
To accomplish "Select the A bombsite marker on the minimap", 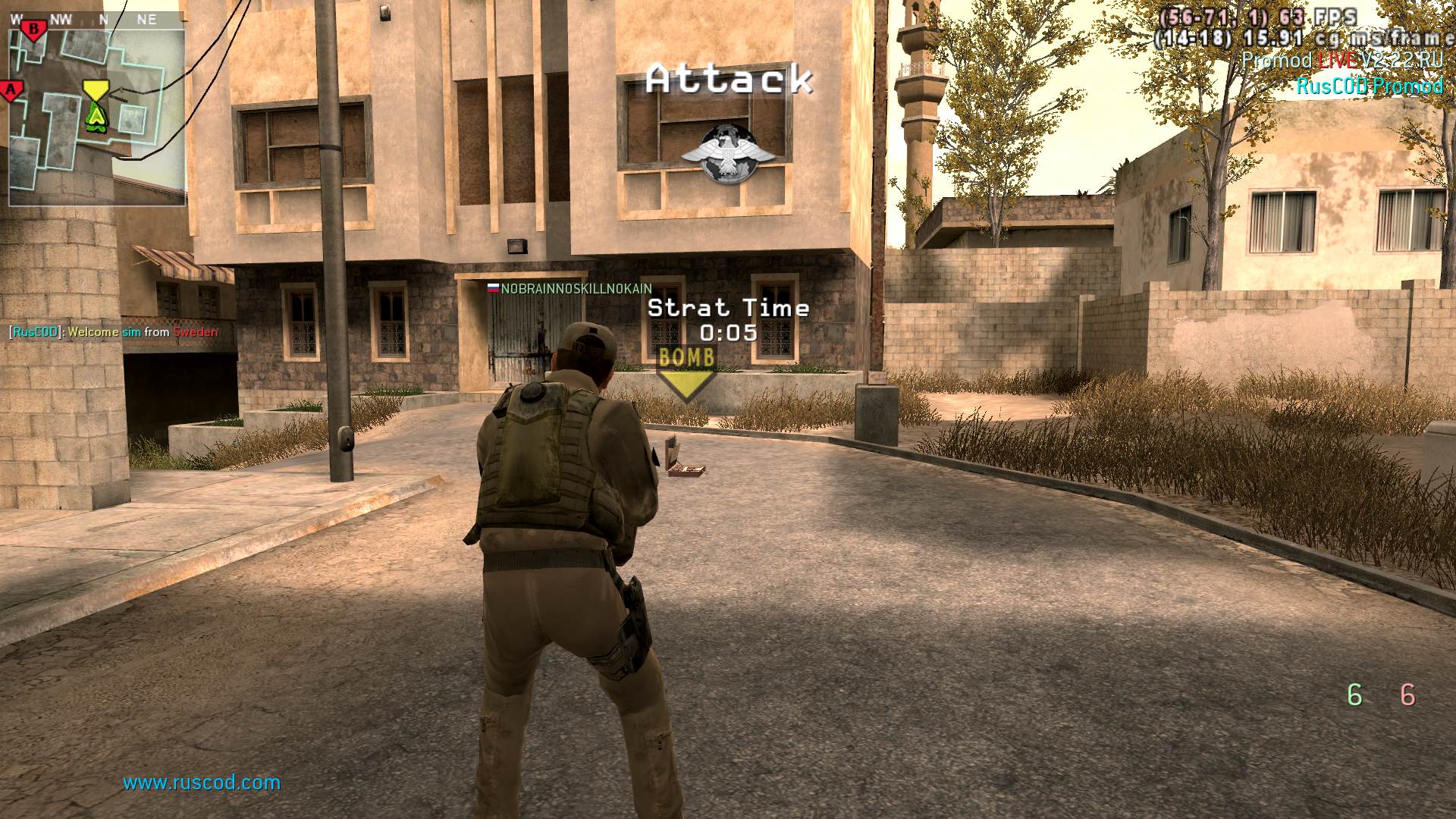I will 11,91.
